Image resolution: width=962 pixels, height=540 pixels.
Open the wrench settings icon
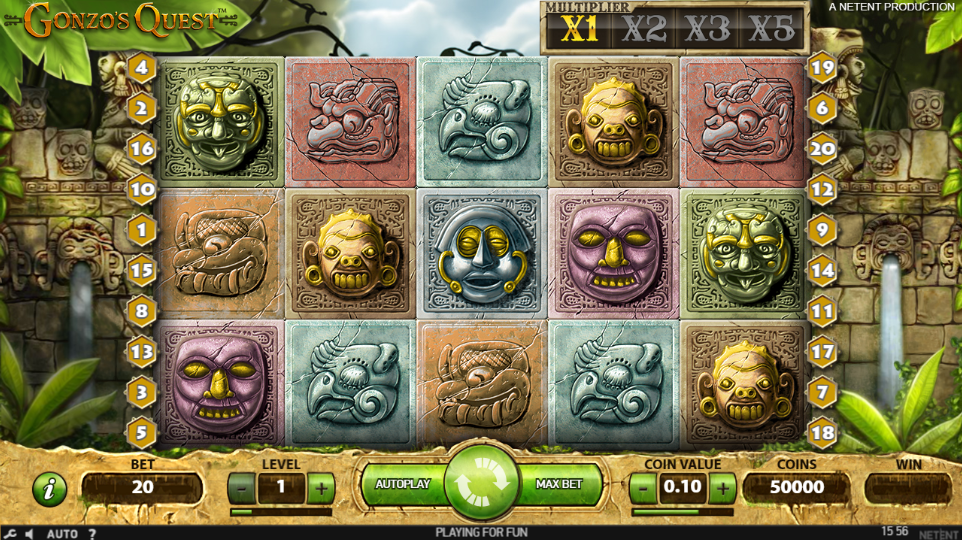coord(9,533)
